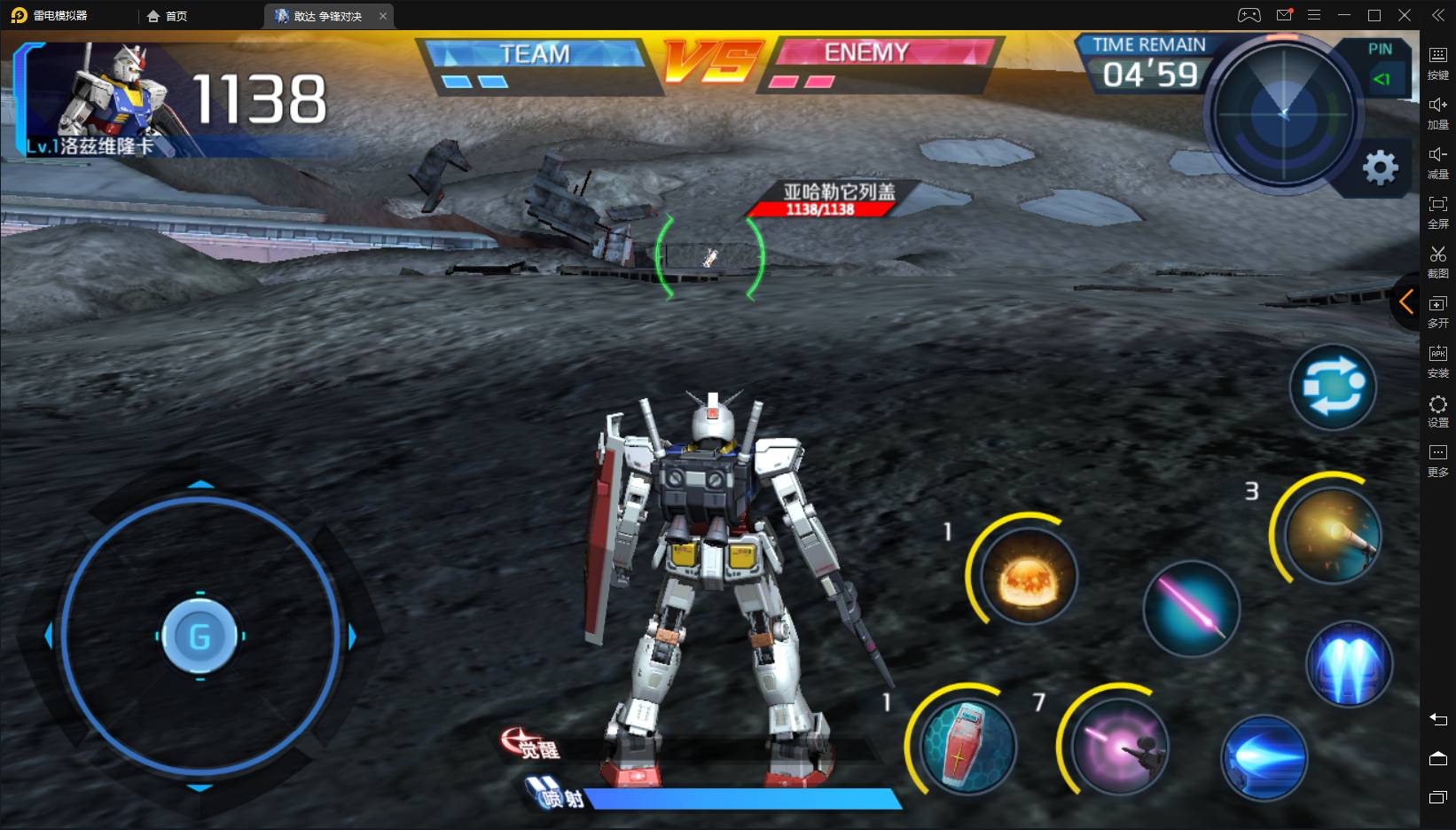Tap the G joystick center
This screenshot has width=1456, height=830.
pyautogui.click(x=200, y=636)
